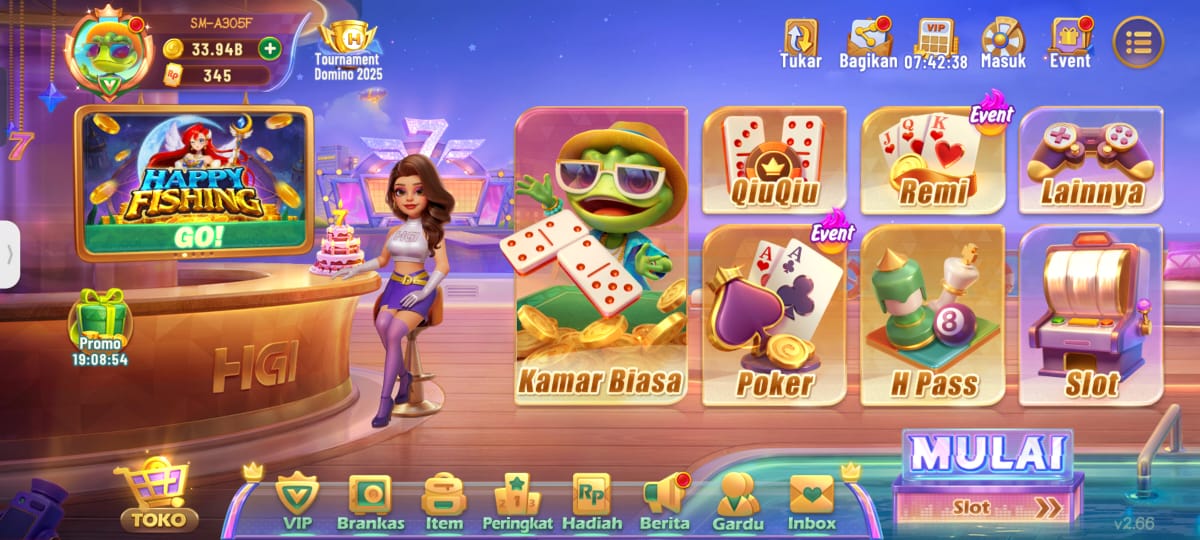This screenshot has width=1200, height=540.
Task: Open the VIP menu in bottom bar
Action: pos(297,502)
